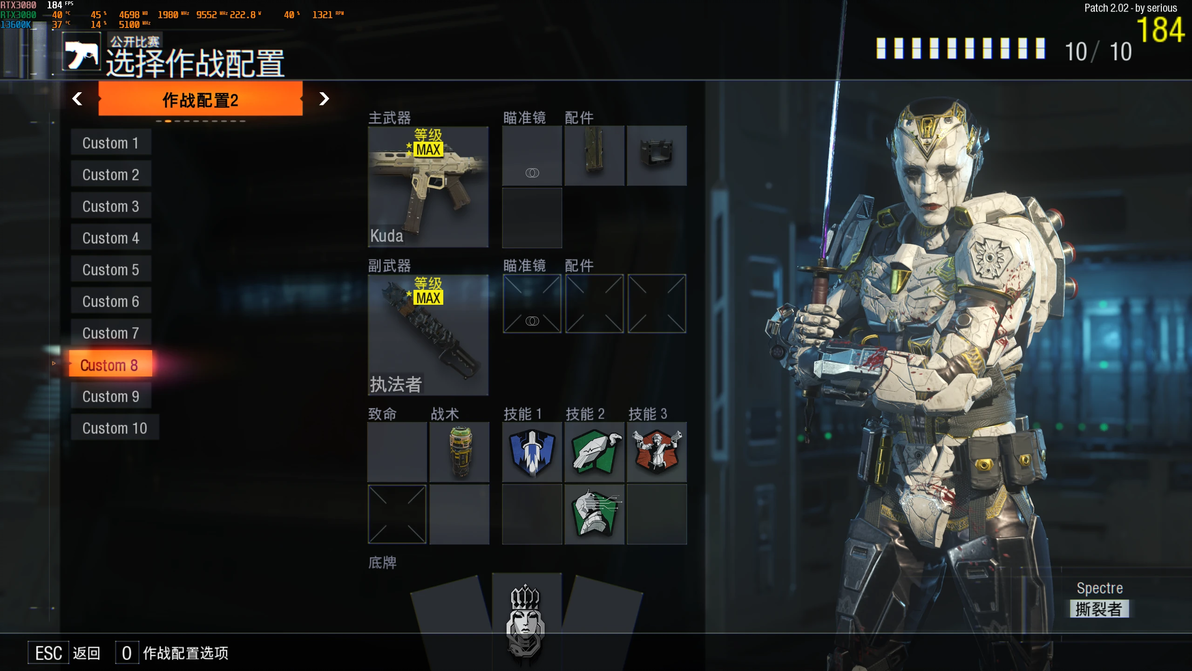
Task: Select Custom 9 loadout
Action: click(x=110, y=397)
